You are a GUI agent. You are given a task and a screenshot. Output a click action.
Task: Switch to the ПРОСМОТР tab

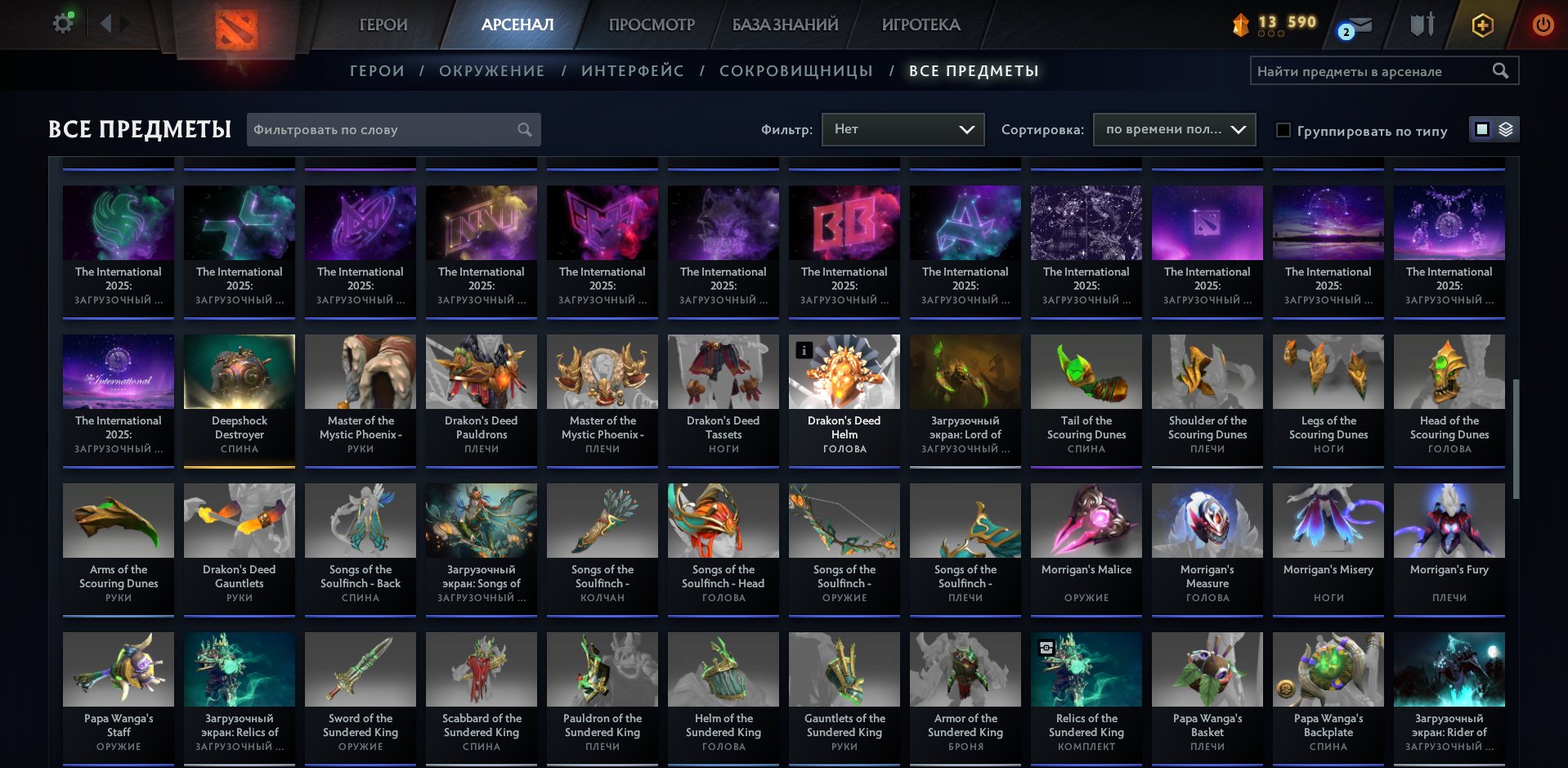click(651, 25)
